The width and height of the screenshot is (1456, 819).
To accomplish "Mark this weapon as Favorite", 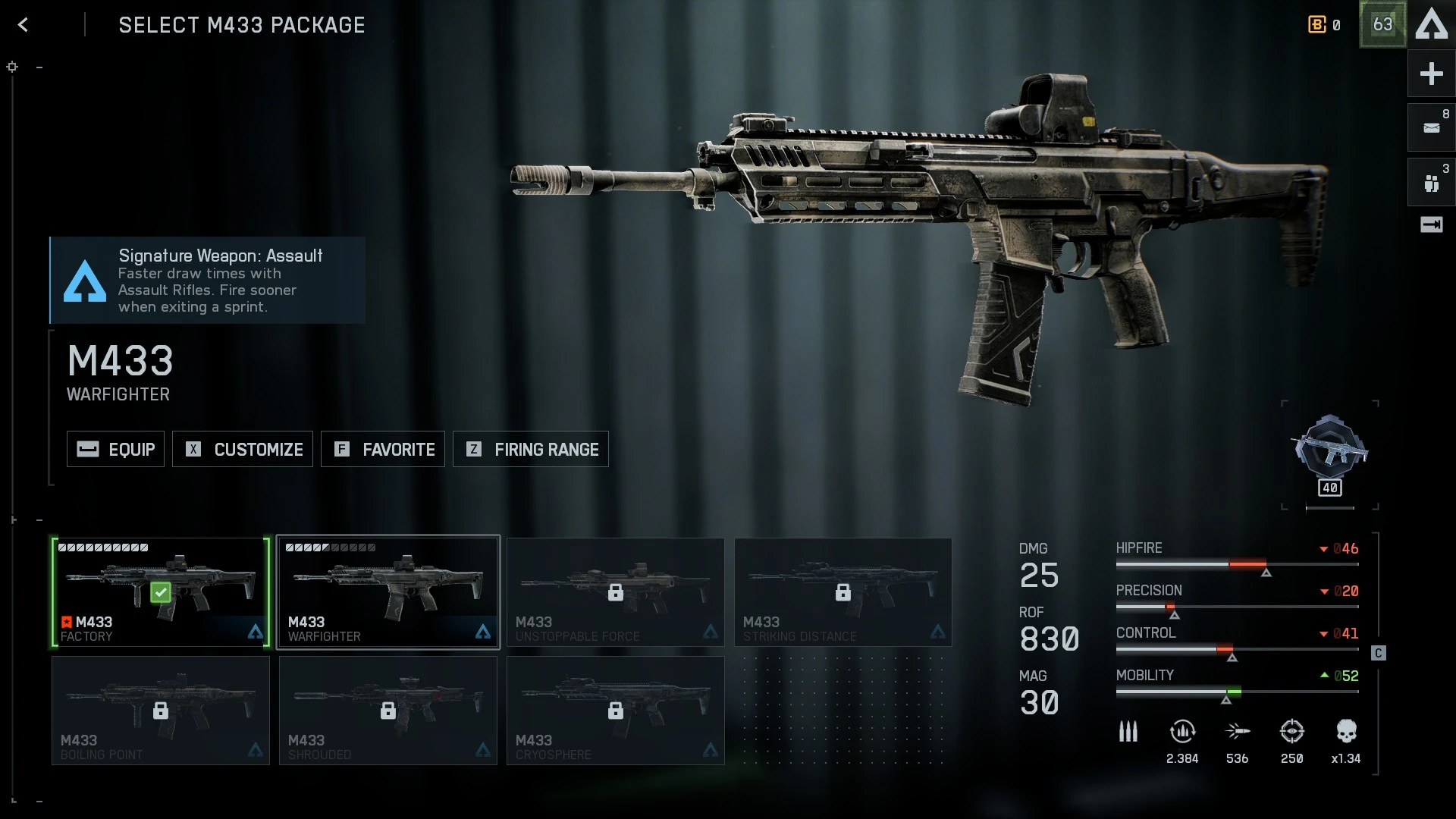I will (x=383, y=449).
